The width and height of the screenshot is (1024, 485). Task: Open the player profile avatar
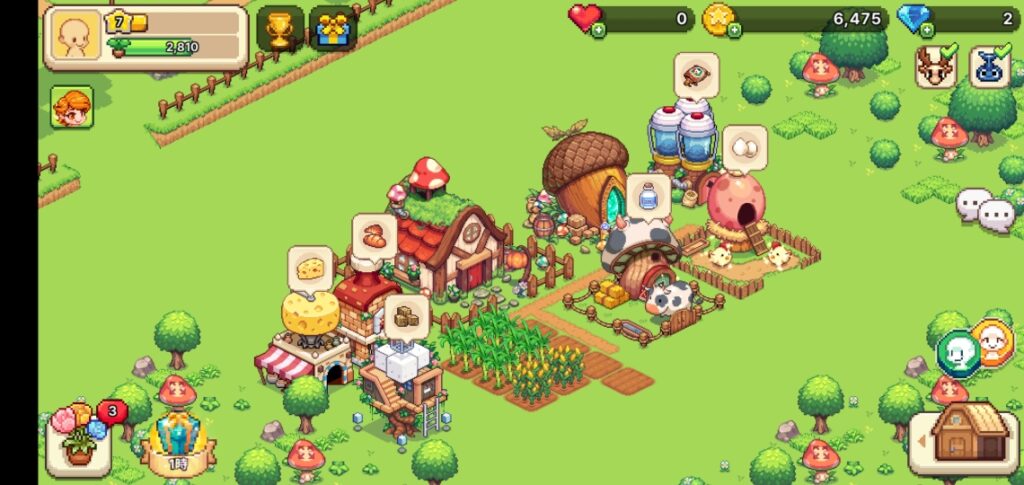[x=75, y=38]
